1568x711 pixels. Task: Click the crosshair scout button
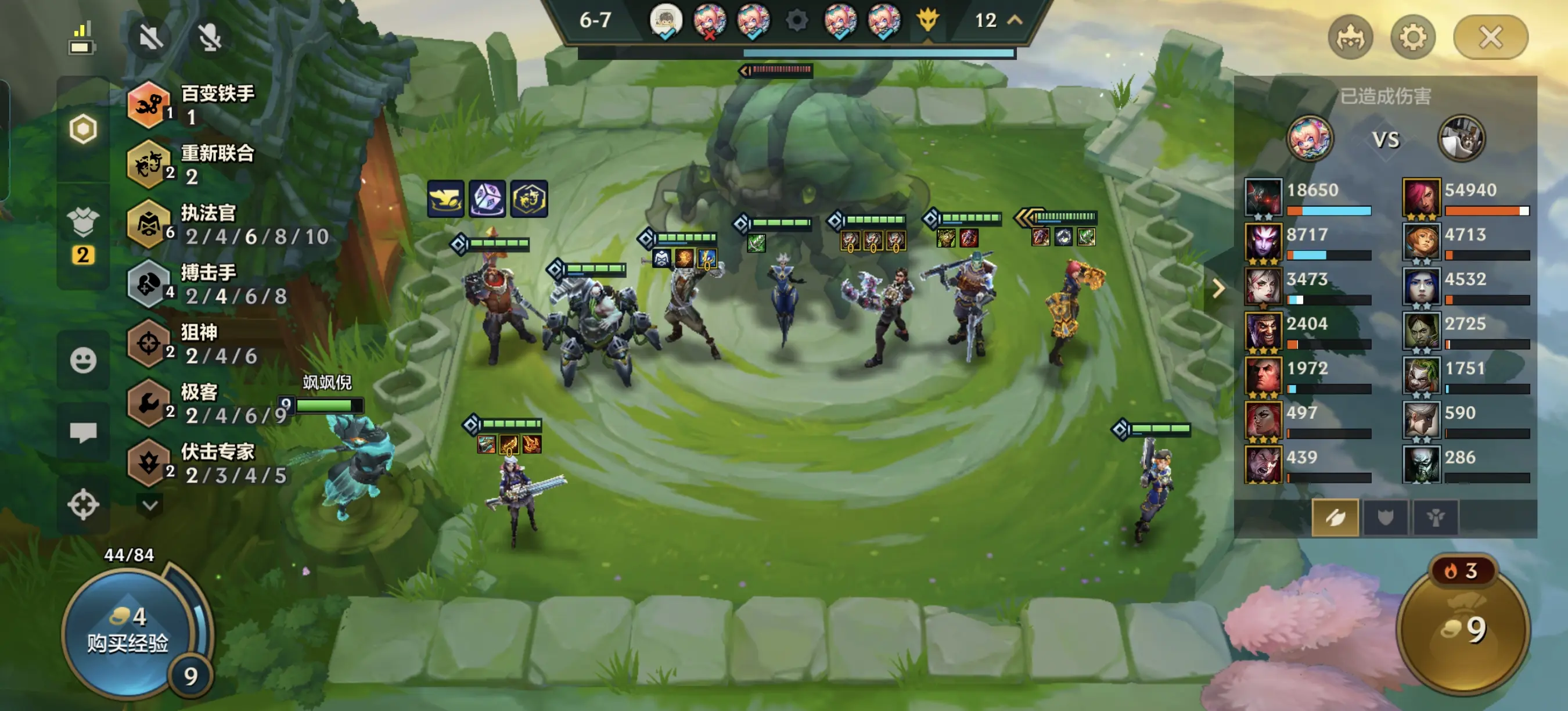(84, 505)
